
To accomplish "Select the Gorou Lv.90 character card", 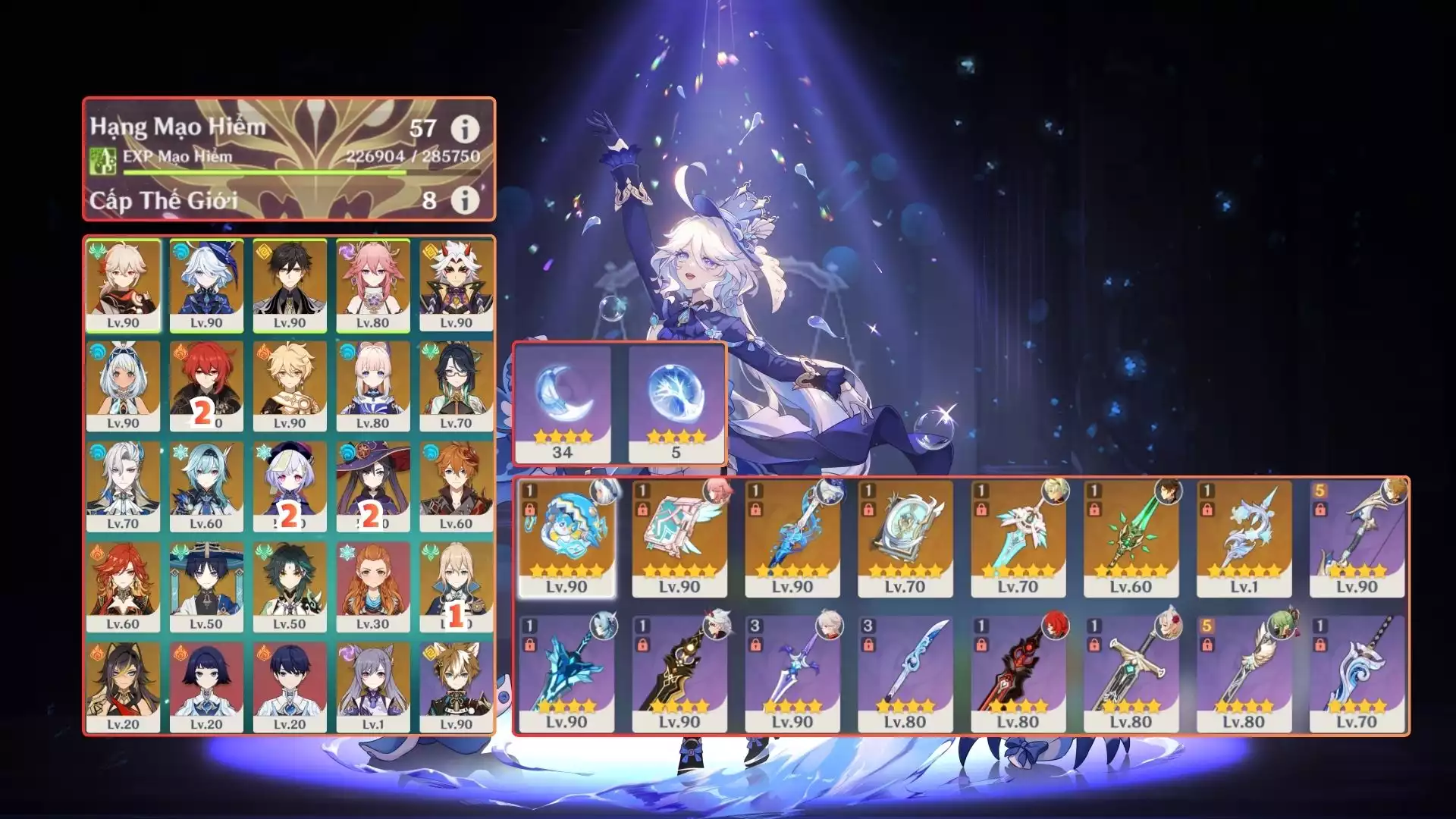I will 456,687.
